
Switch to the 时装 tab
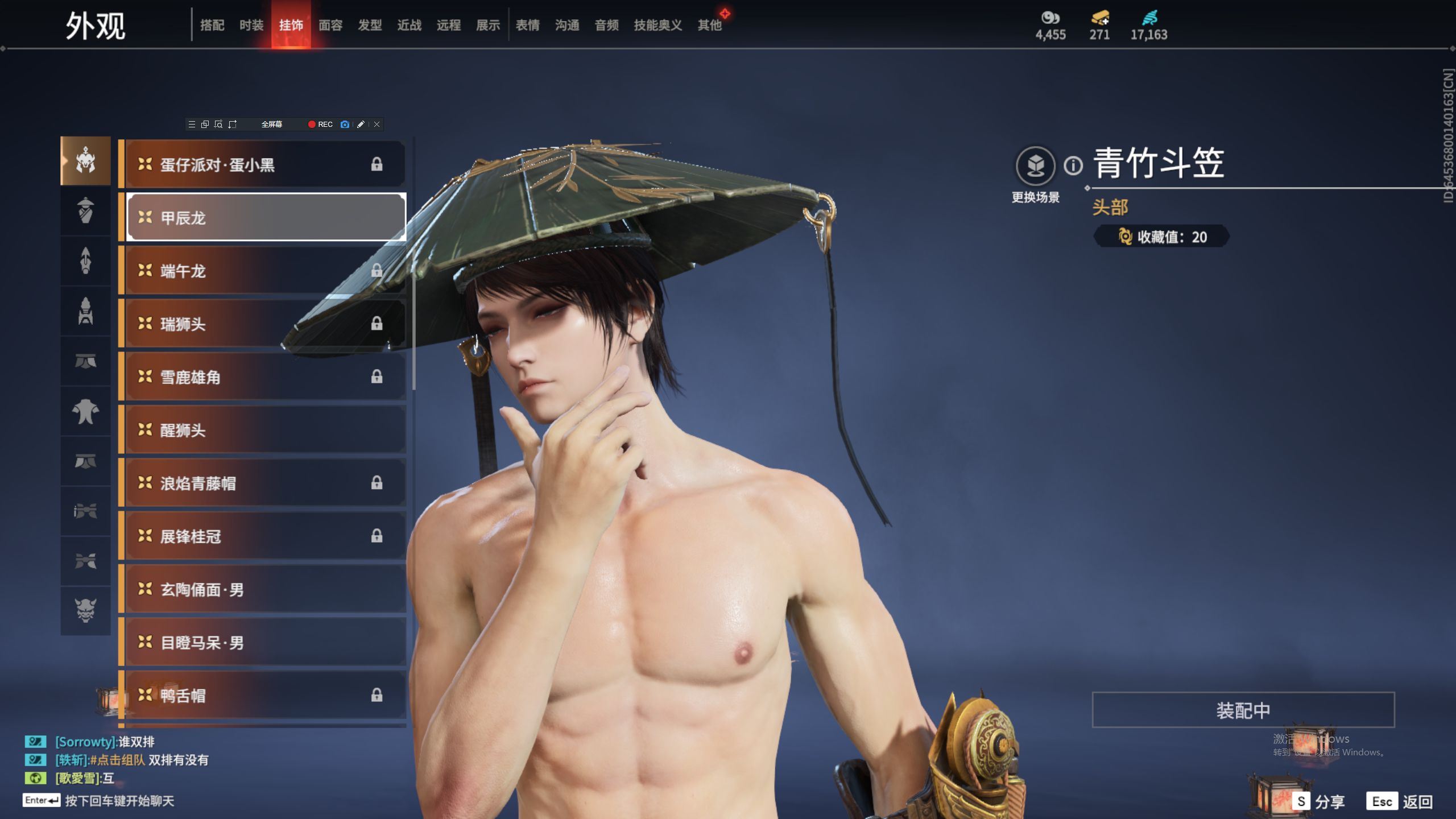[251, 25]
